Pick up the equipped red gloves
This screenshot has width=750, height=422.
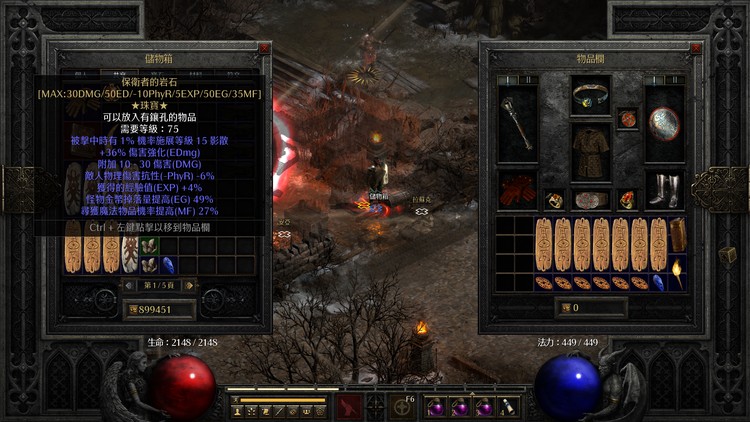(517, 190)
